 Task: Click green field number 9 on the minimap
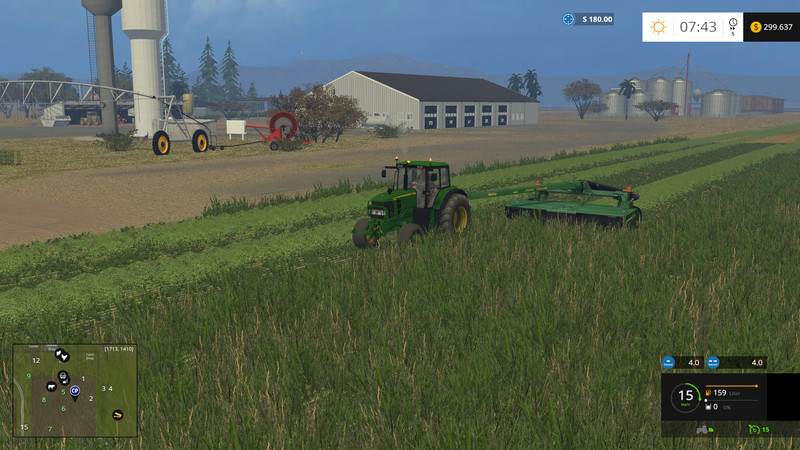point(29,376)
